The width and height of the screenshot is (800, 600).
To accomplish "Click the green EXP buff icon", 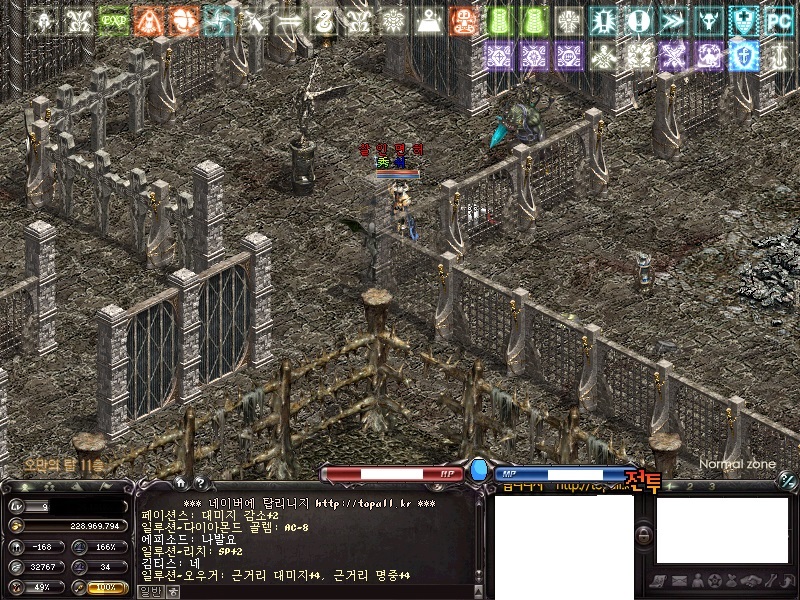I will coord(114,20).
